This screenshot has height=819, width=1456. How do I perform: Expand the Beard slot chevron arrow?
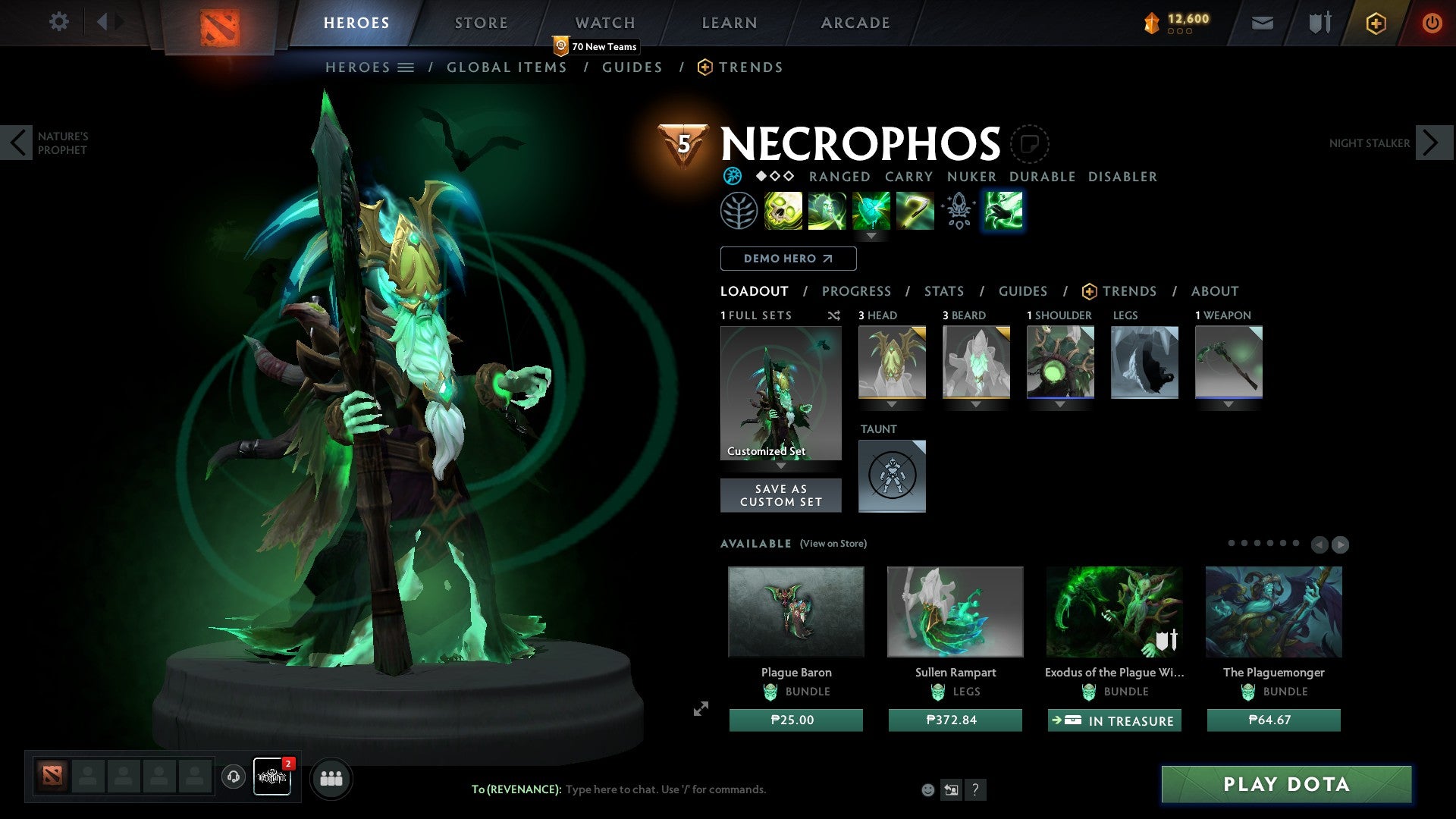tap(976, 404)
